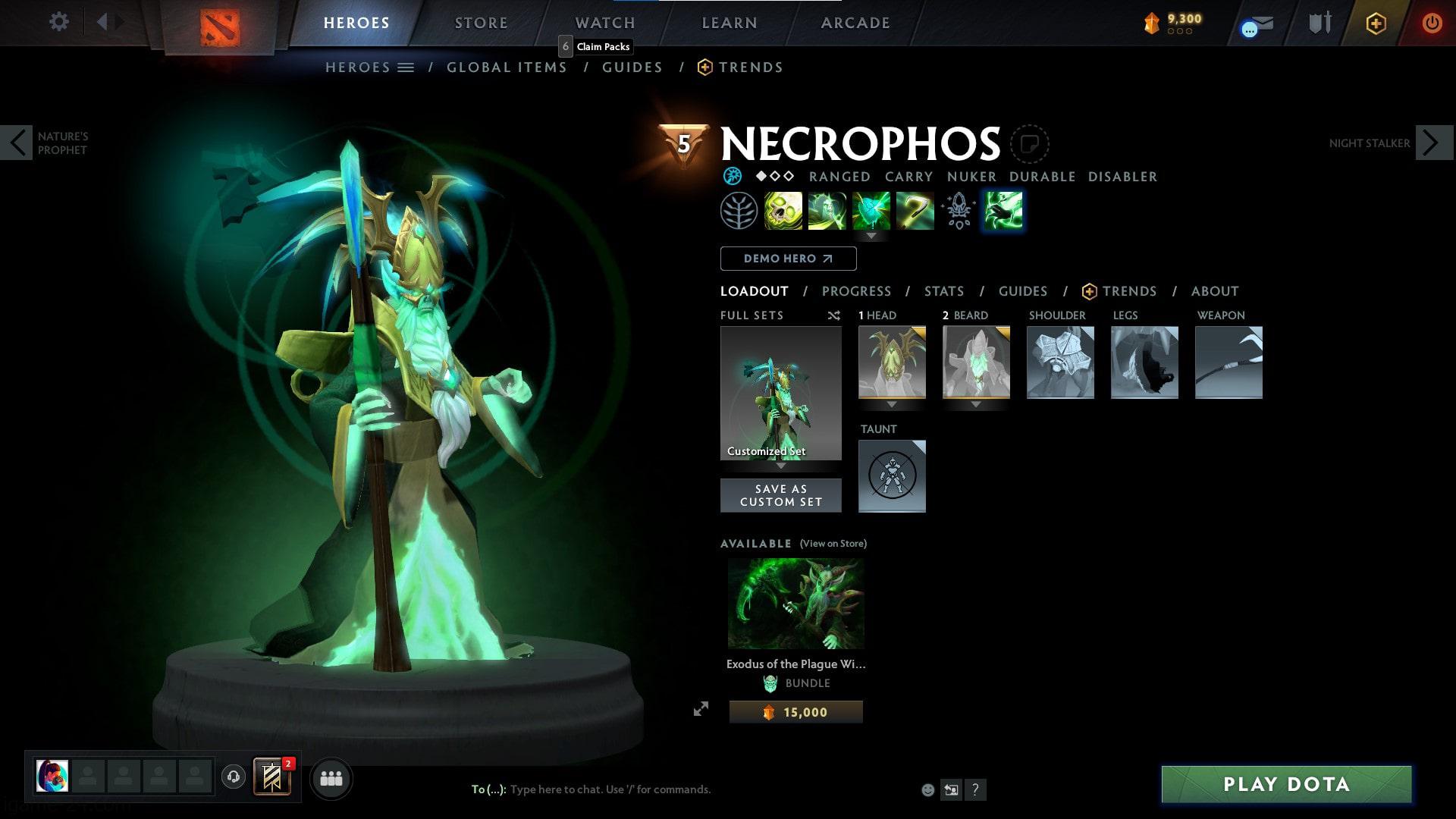Image resolution: width=1456 pixels, height=819 pixels.
Task: Show the hero Progress tab
Action: tap(856, 291)
